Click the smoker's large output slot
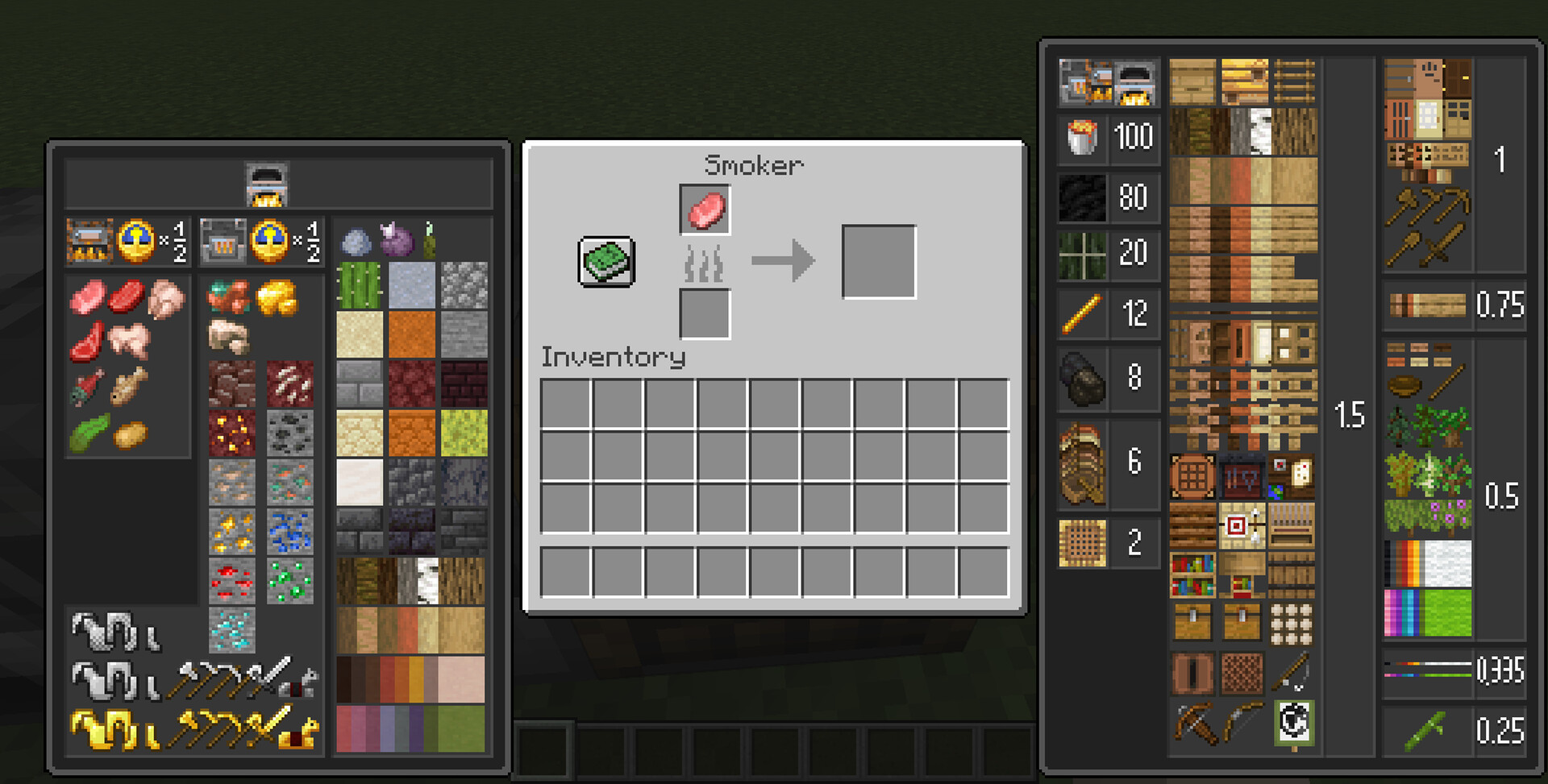Image resolution: width=1548 pixels, height=784 pixels. pyautogui.click(x=879, y=262)
